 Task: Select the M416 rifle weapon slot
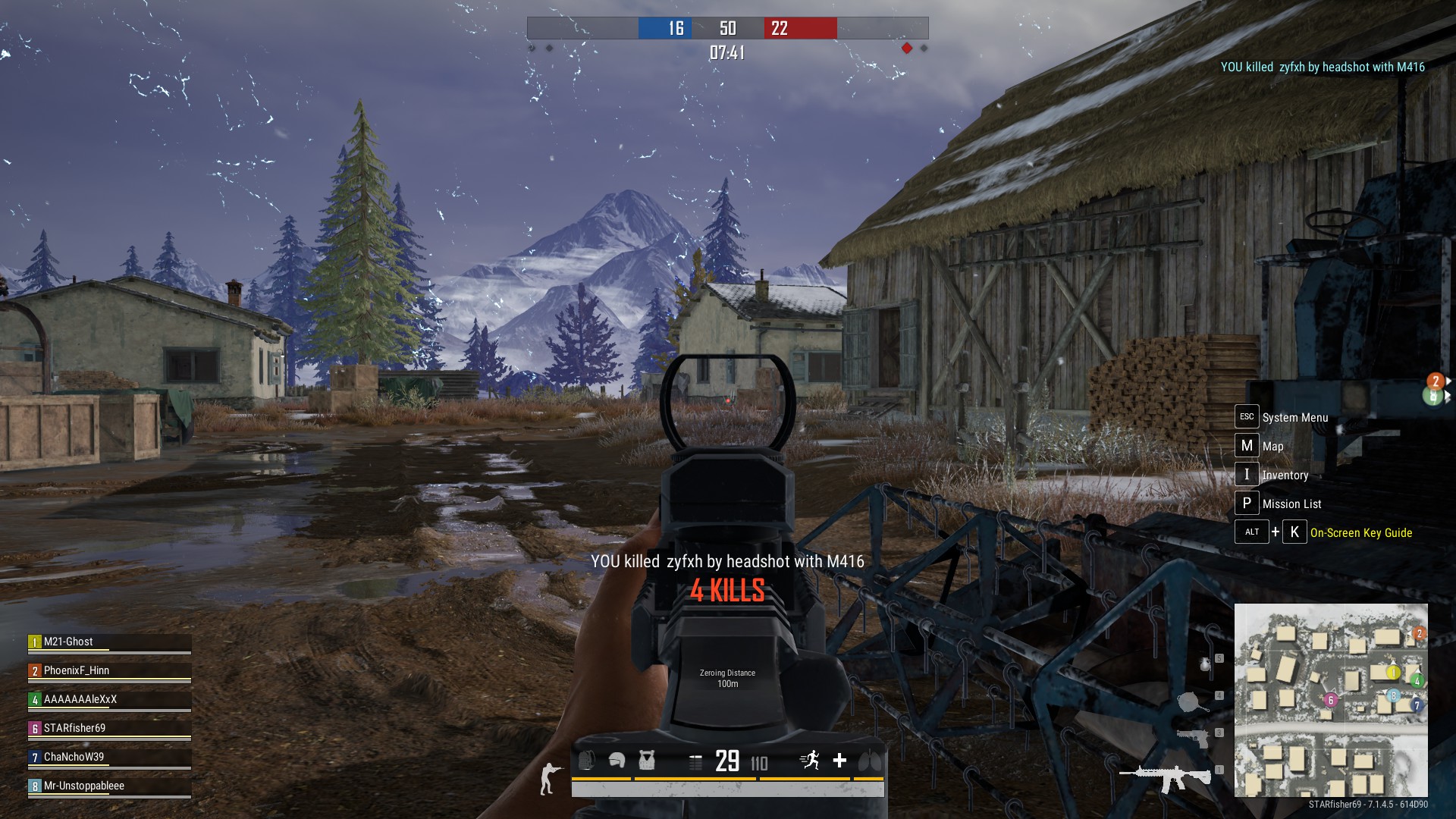pos(1166,777)
